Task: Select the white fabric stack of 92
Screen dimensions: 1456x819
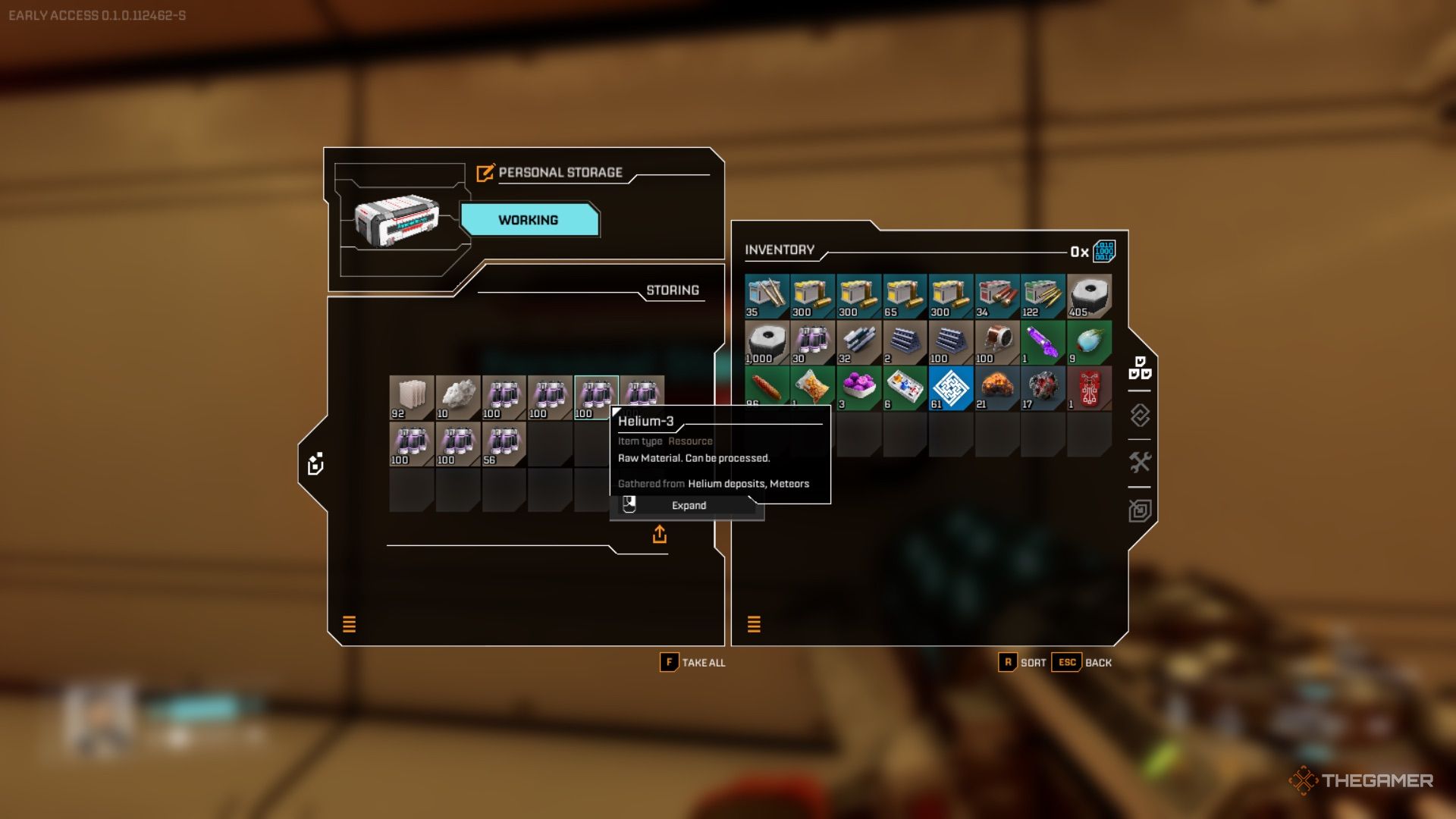Action: [x=411, y=397]
